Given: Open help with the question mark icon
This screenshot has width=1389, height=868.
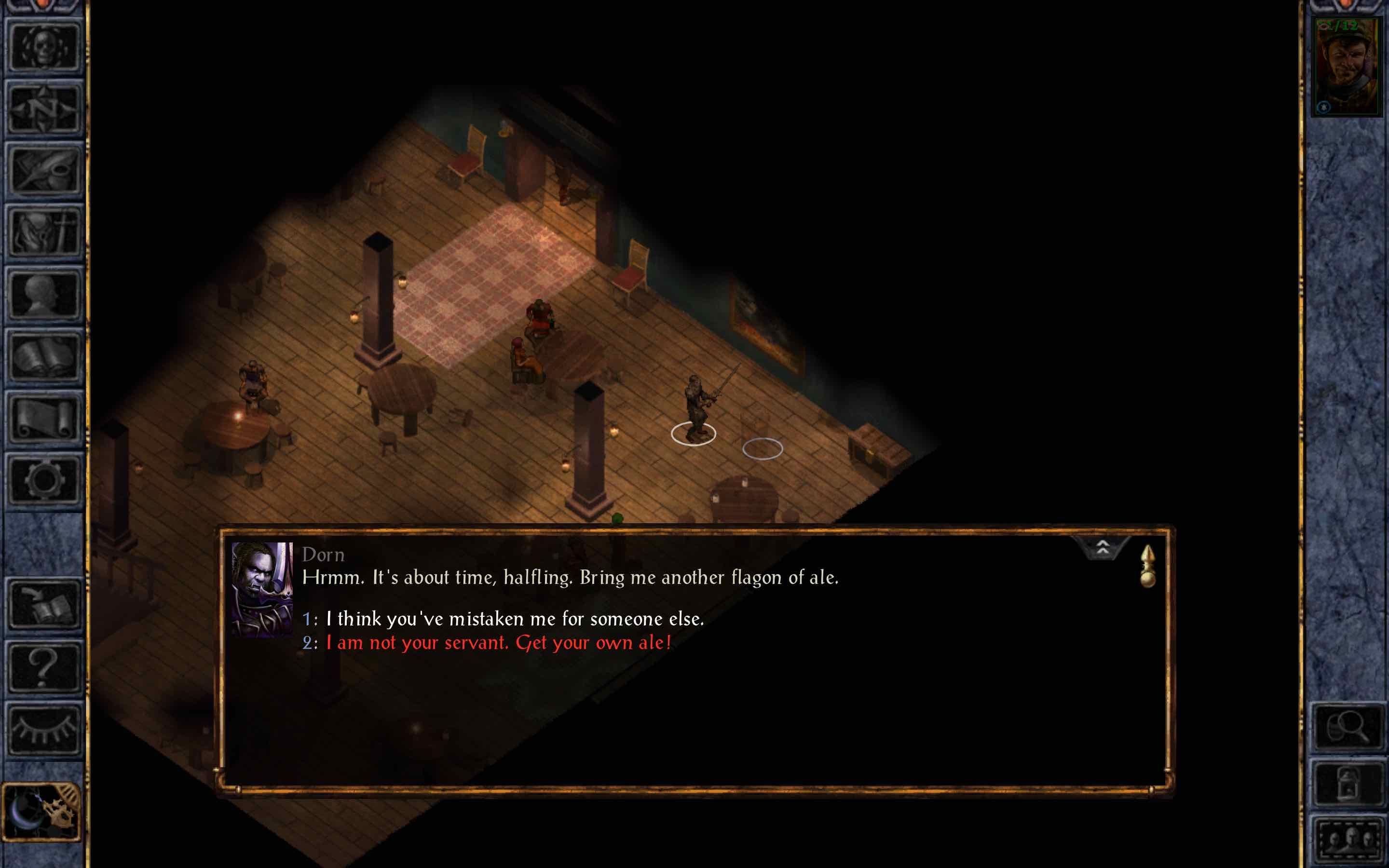Looking at the screenshot, I should click(x=43, y=667).
